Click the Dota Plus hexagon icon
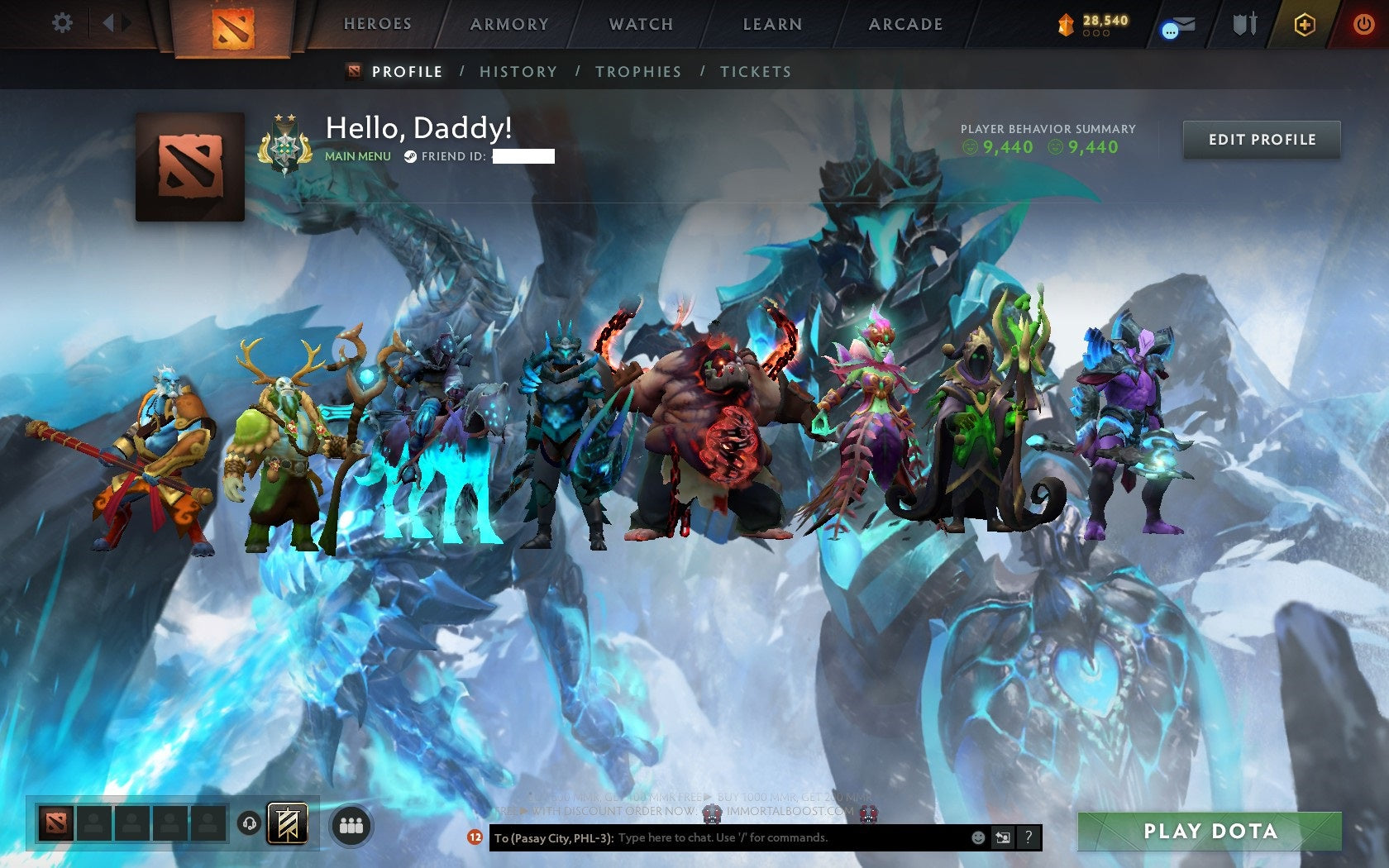The image size is (1389, 868). click(1305, 24)
